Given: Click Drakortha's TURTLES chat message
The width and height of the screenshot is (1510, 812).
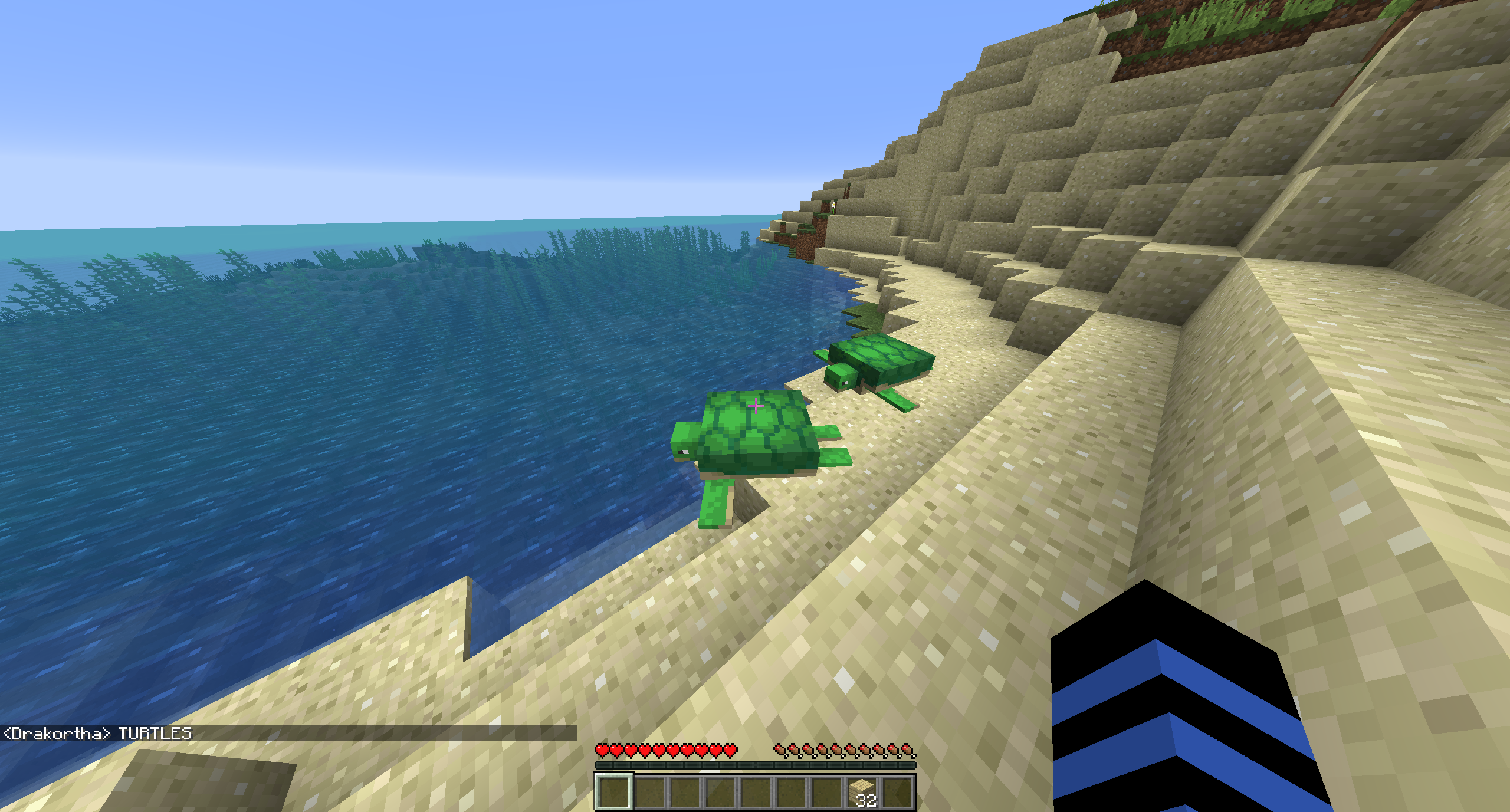Looking at the screenshot, I should click(98, 734).
